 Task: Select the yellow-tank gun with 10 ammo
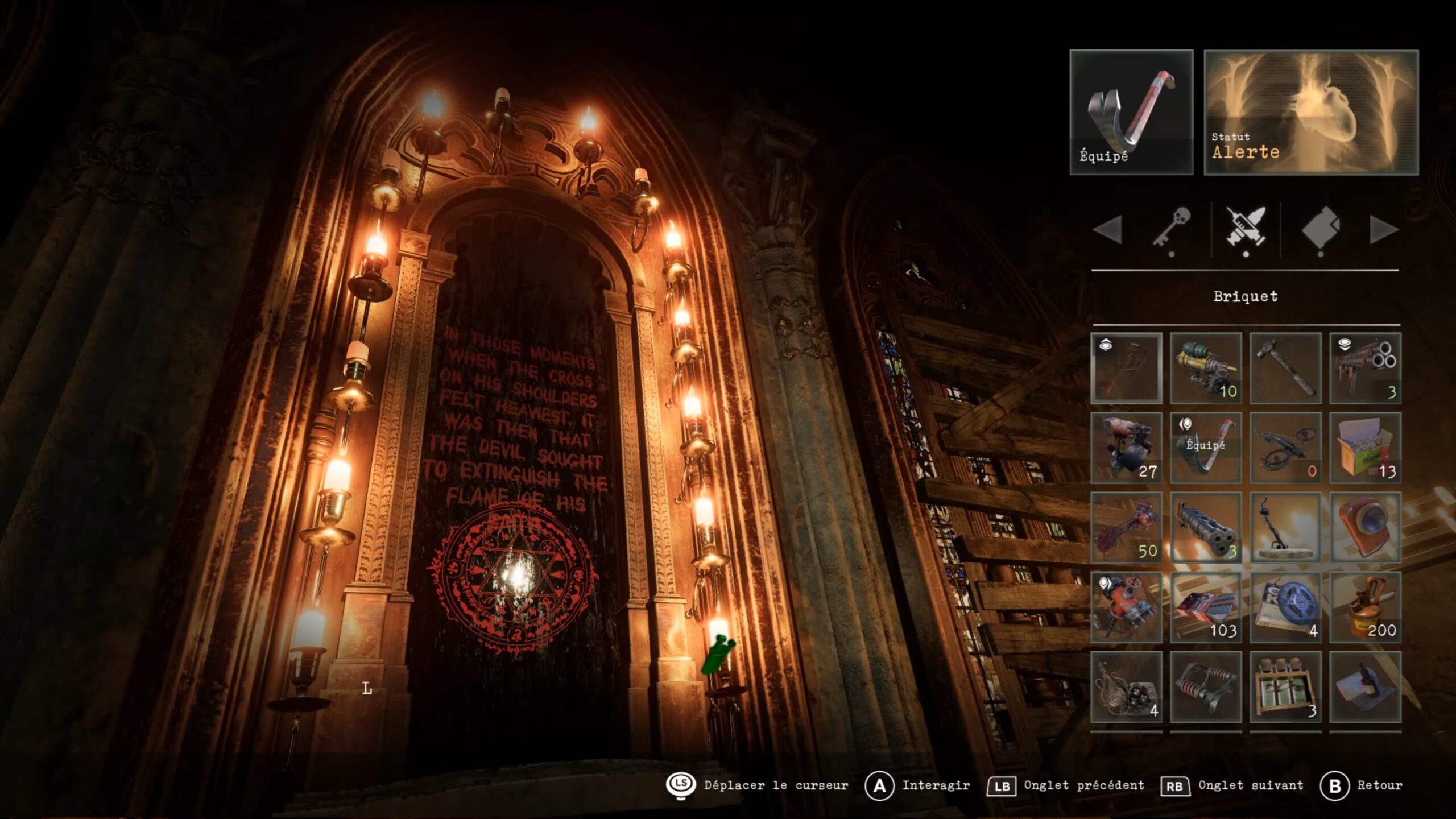coord(1206,368)
